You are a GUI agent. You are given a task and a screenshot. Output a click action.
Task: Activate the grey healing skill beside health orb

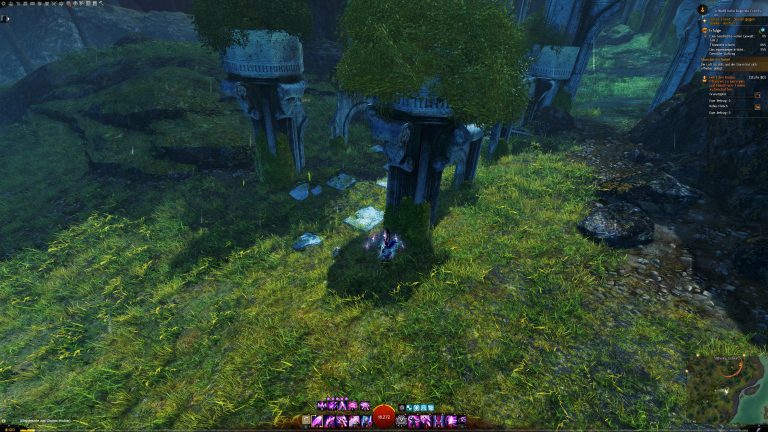click(x=402, y=421)
